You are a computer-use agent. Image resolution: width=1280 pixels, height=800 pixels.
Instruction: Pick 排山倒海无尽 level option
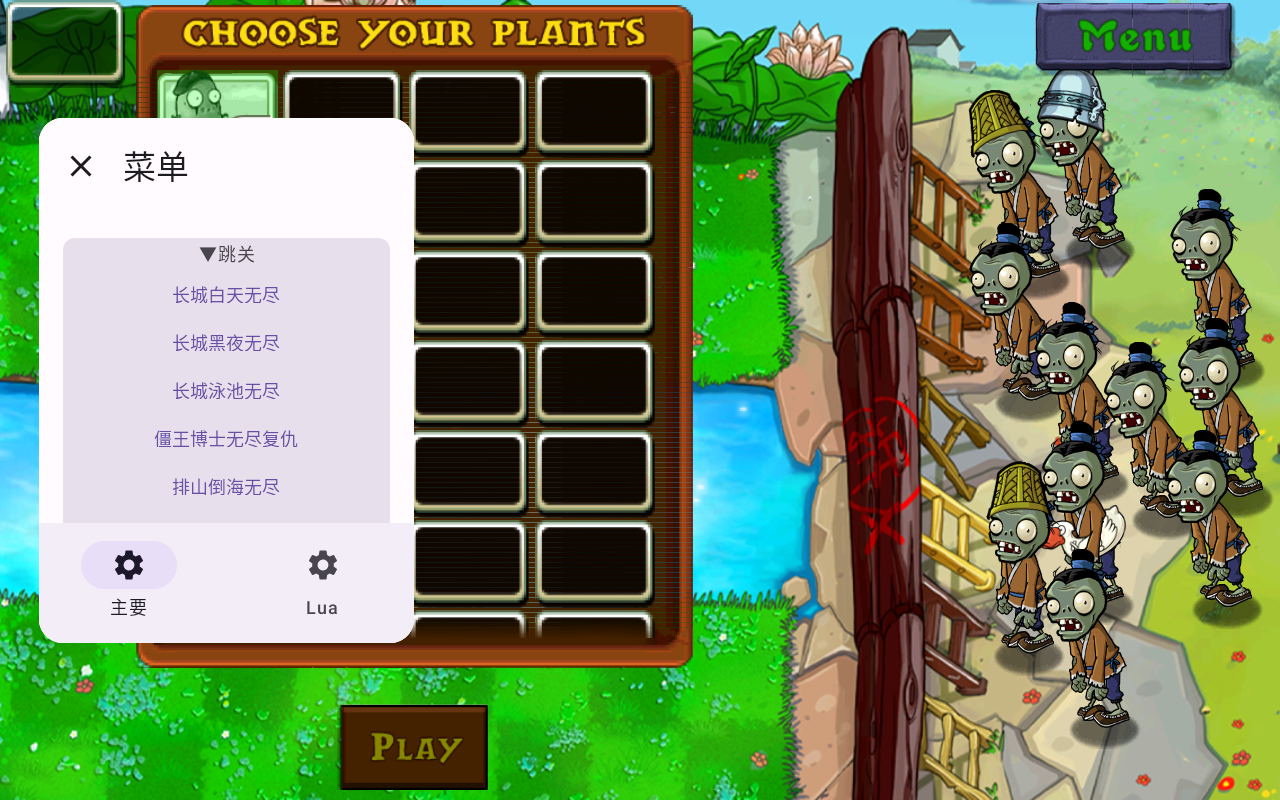point(226,487)
